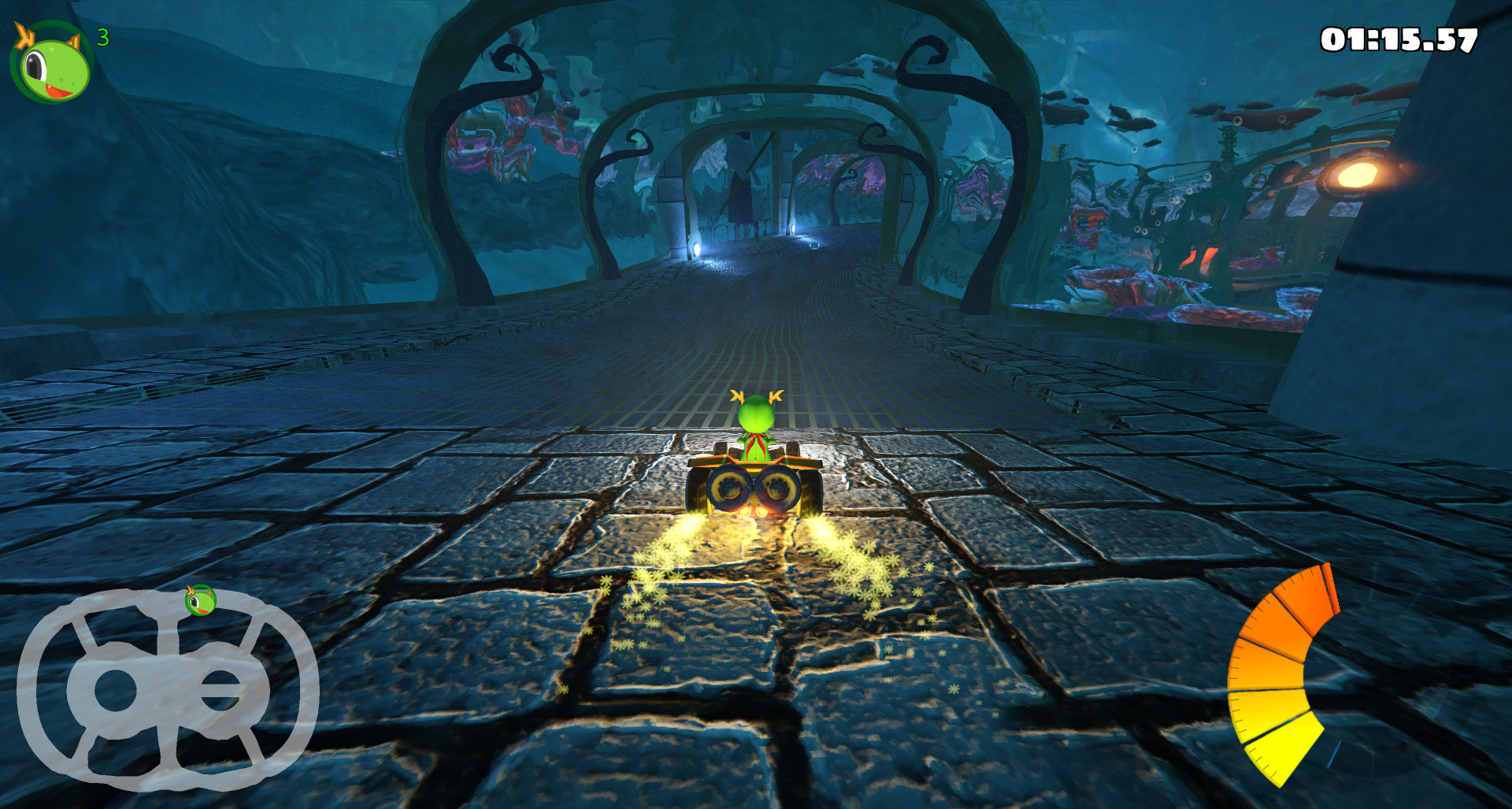Click the racer marker on the minimap
The height and width of the screenshot is (809, 1512).
pyautogui.click(x=200, y=601)
